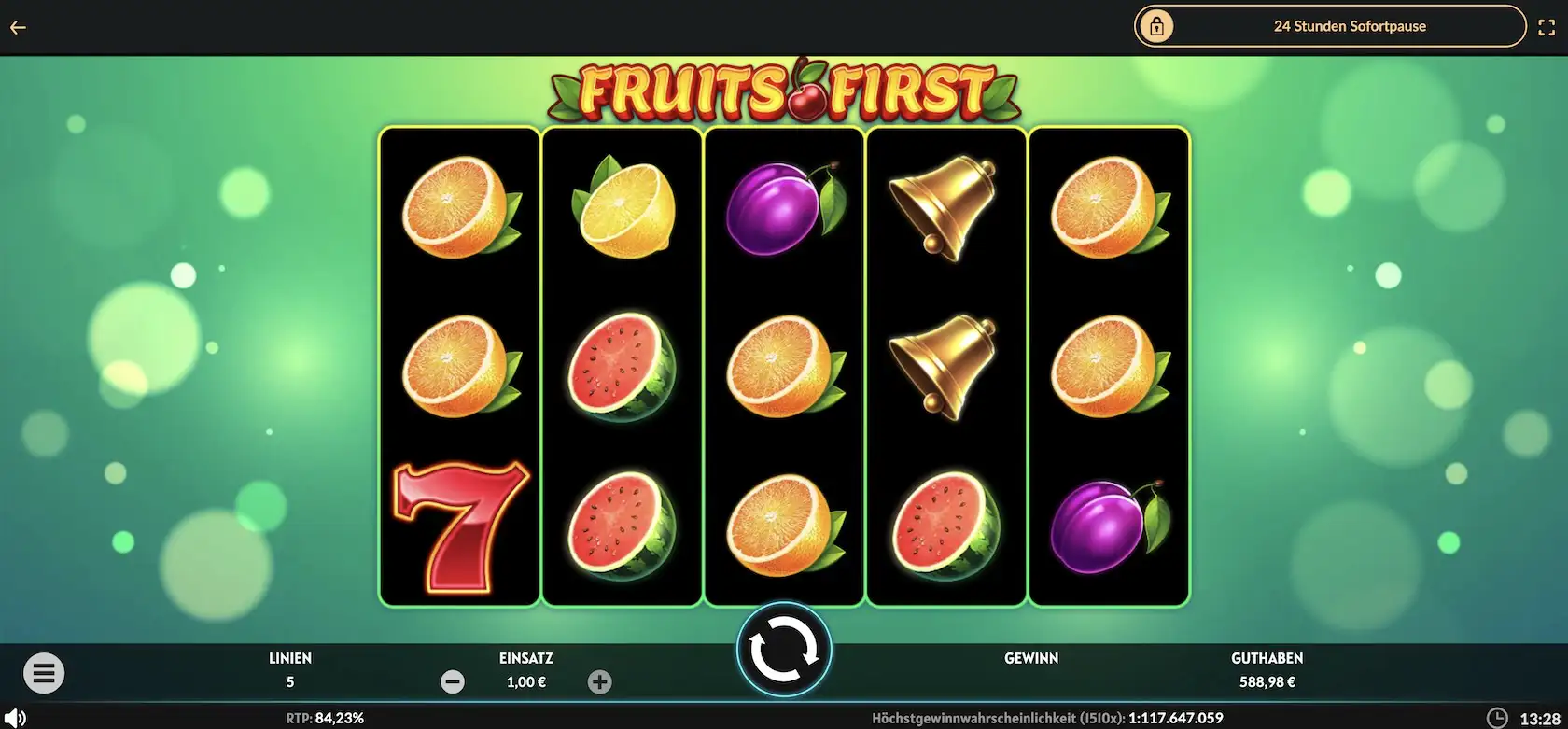Image resolution: width=1568 pixels, height=729 pixels.
Task: Go back with the arrow
Action: pyautogui.click(x=18, y=26)
